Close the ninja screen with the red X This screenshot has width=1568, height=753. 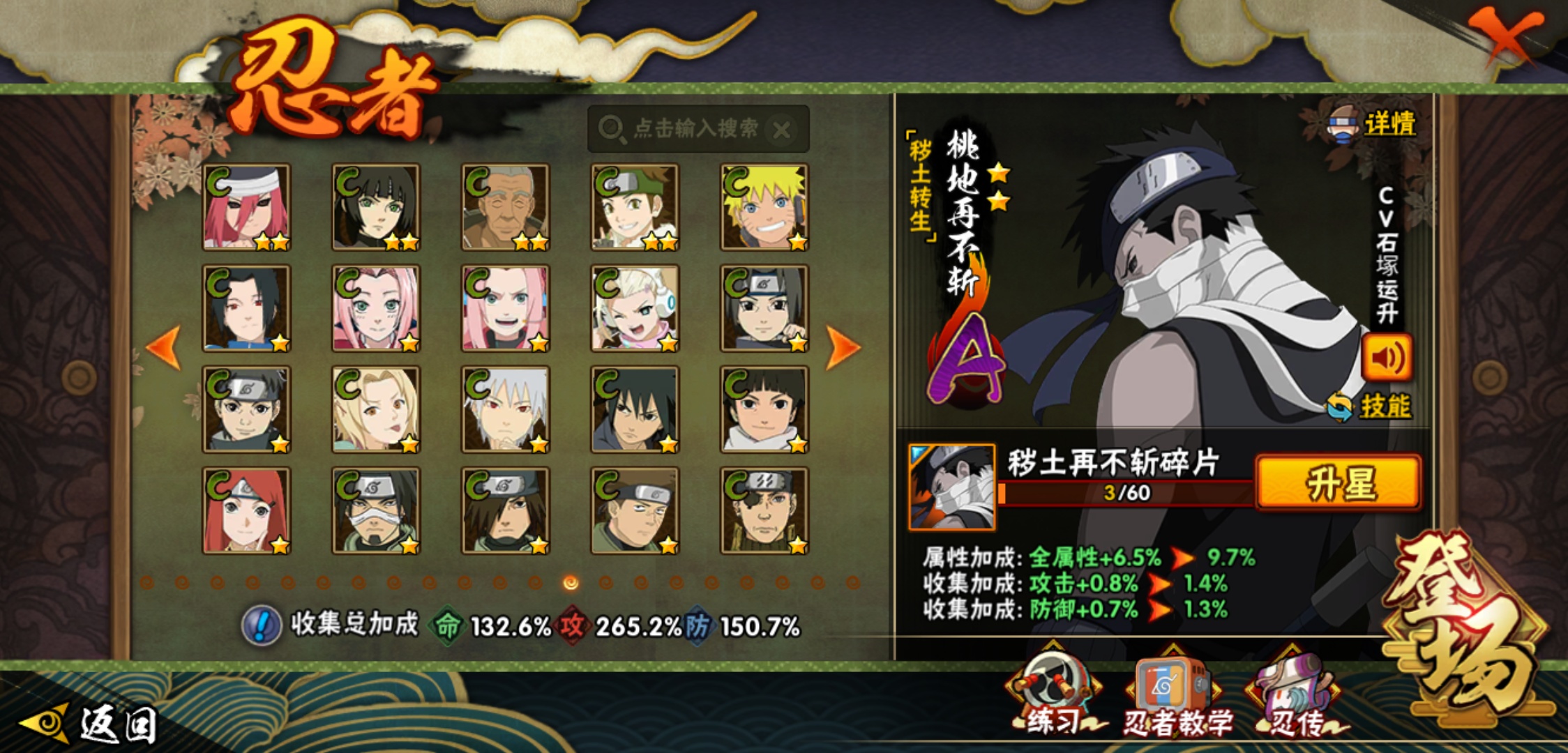tap(1507, 36)
